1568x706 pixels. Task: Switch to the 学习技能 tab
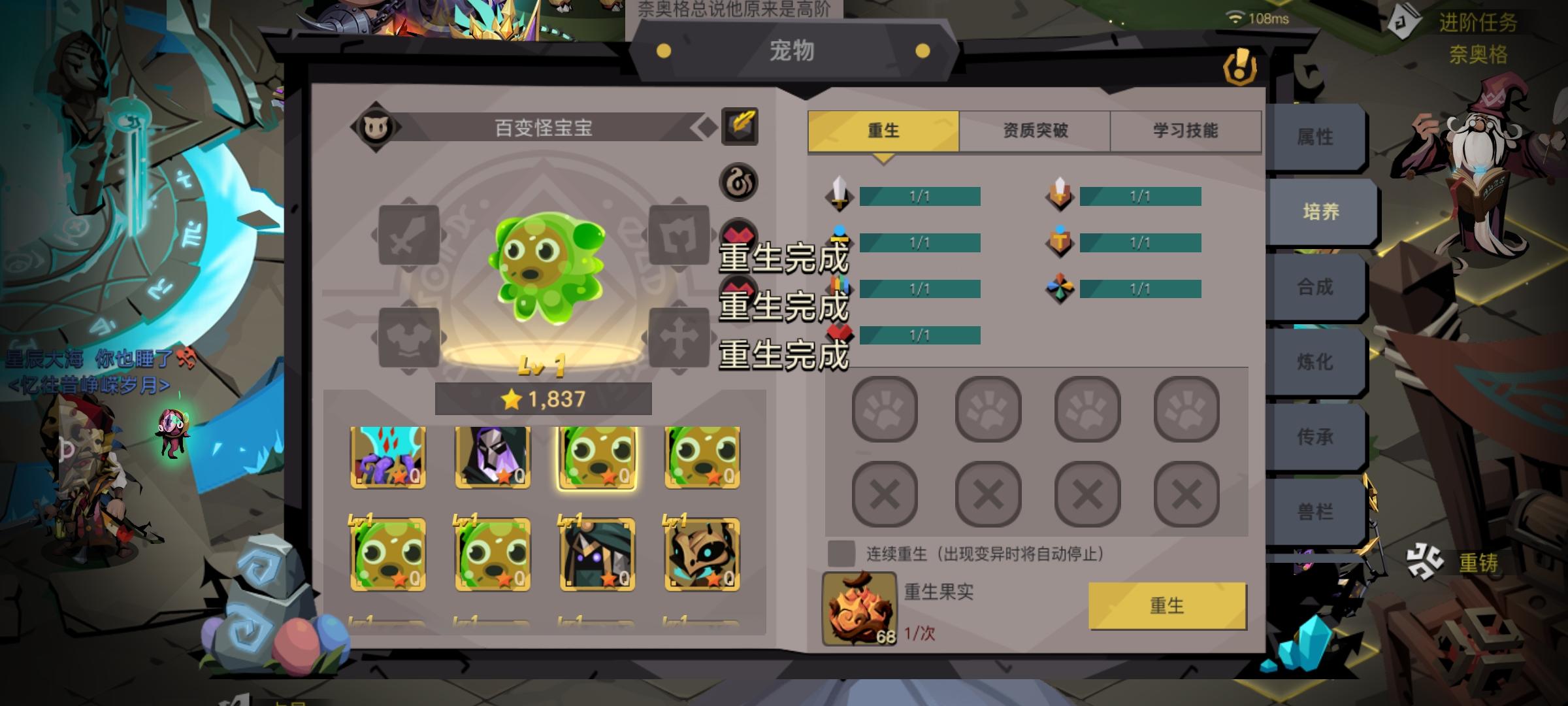(1185, 129)
